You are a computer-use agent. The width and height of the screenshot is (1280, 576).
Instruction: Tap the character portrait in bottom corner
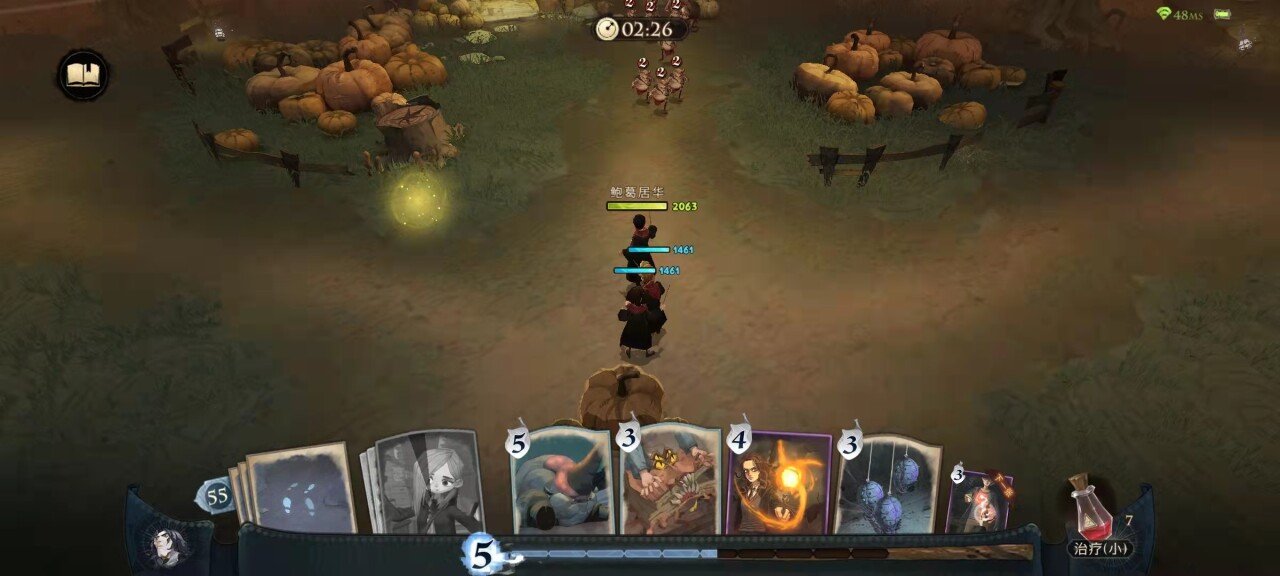(x=166, y=545)
